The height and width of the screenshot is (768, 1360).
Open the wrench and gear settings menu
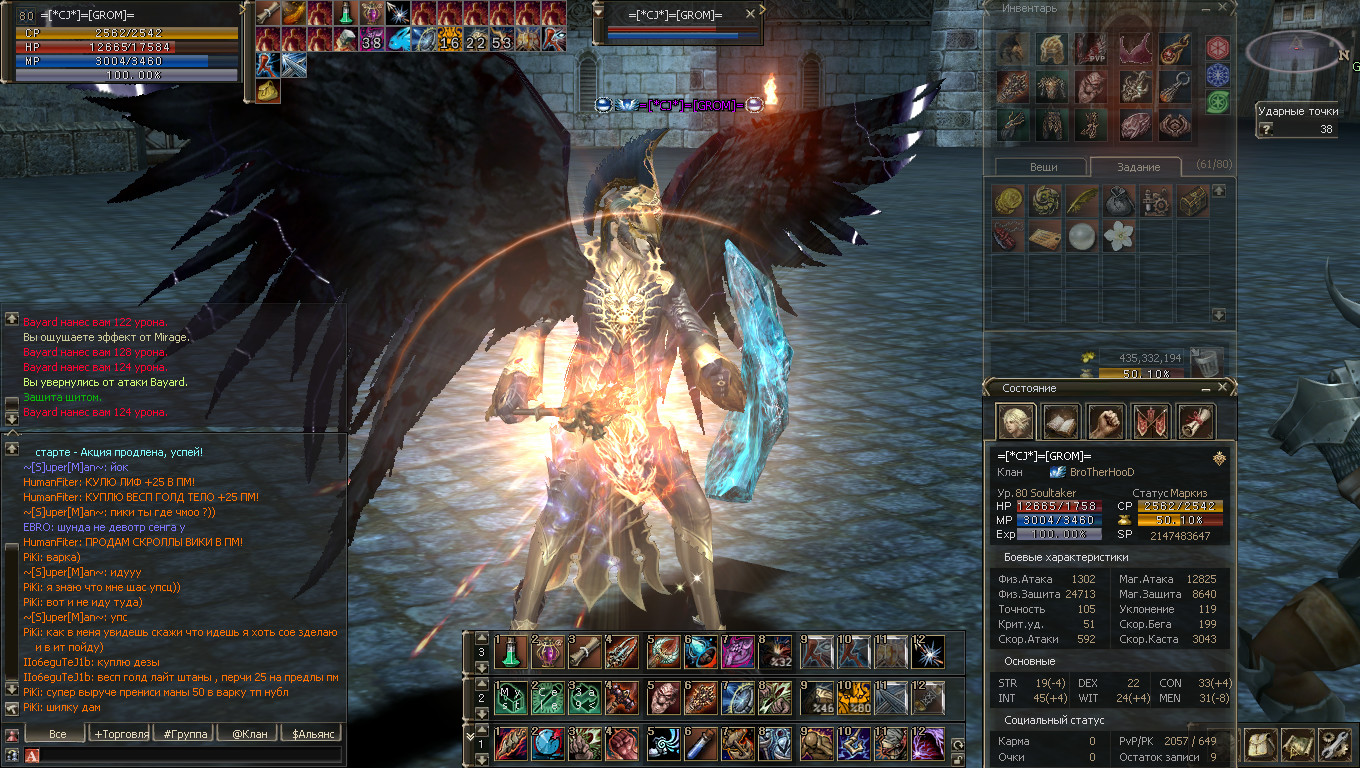1336,745
